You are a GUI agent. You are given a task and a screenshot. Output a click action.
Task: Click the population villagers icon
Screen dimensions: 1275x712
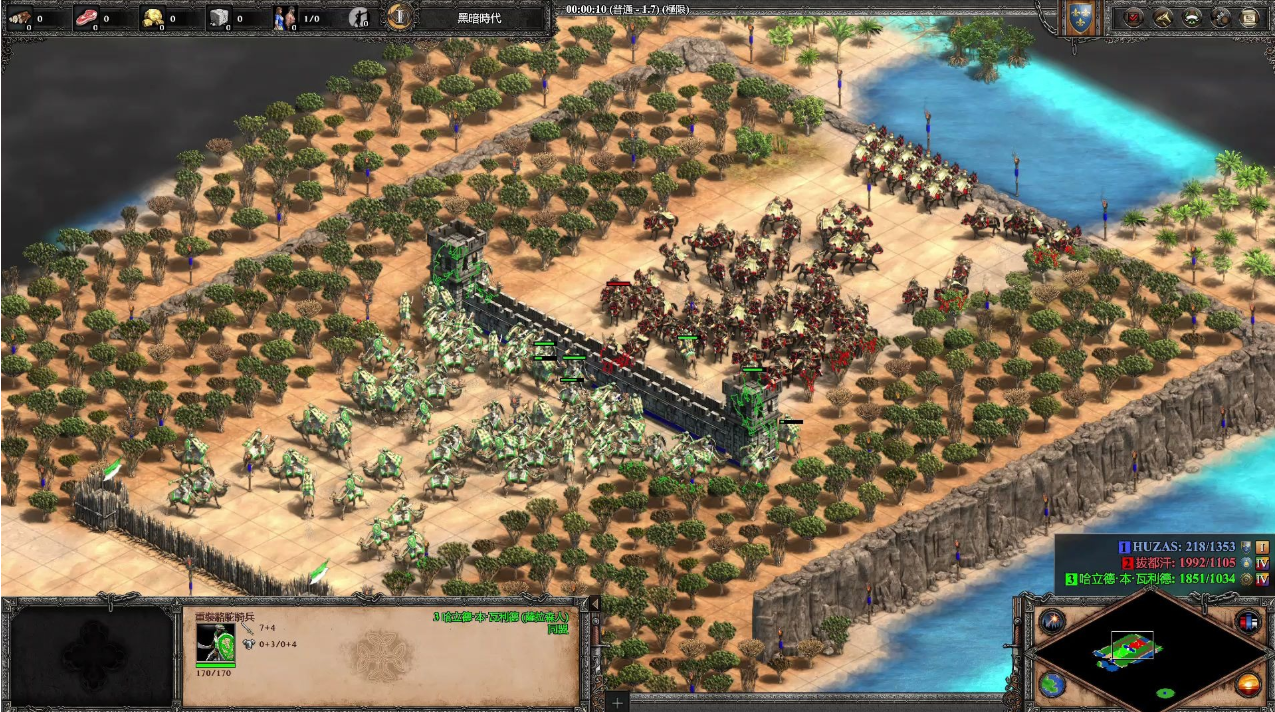pos(285,17)
